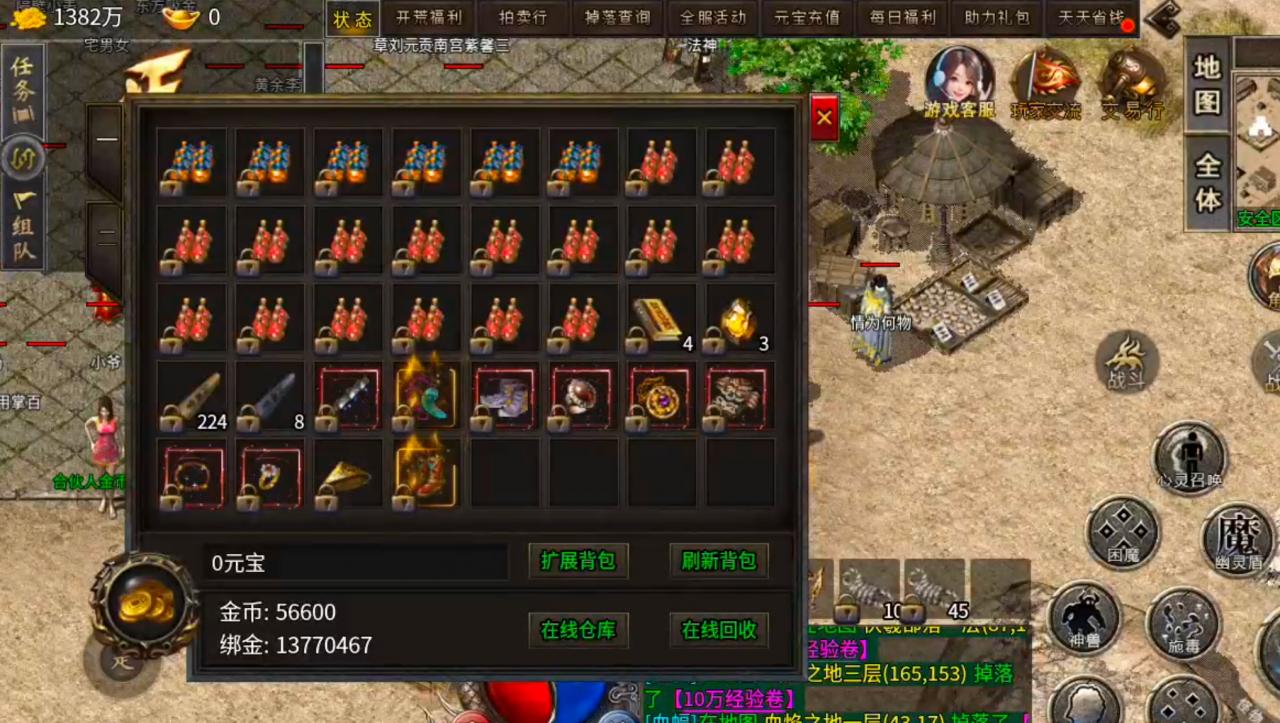
Task: Open 元宝充值 ingot recharge
Action: pos(807,18)
